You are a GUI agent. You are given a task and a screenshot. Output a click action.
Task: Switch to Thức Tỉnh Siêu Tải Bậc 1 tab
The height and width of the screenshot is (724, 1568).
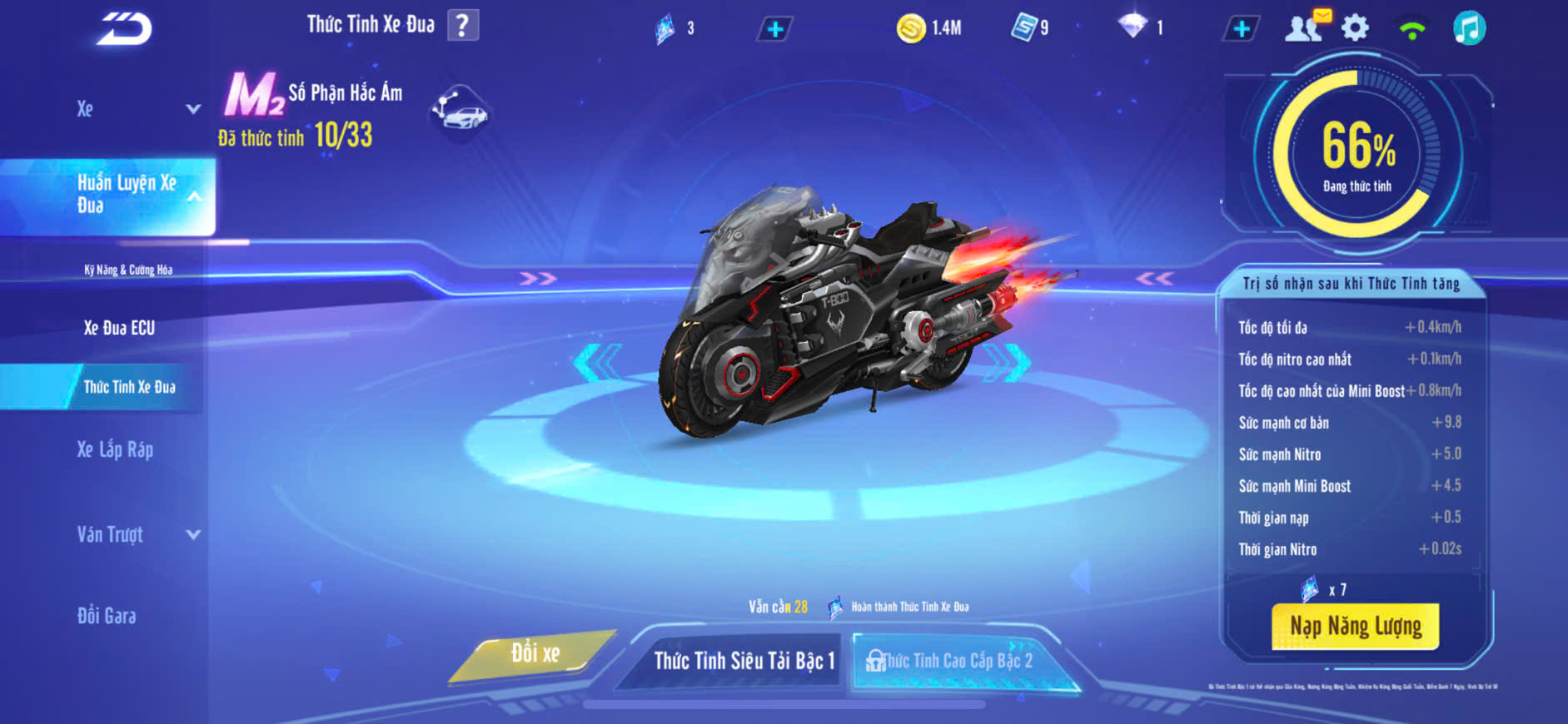743,661
